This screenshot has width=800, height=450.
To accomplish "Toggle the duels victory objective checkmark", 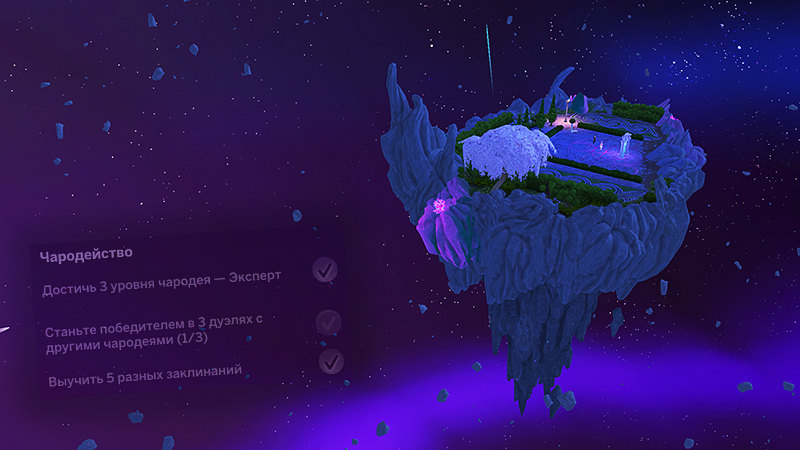I will (328, 322).
